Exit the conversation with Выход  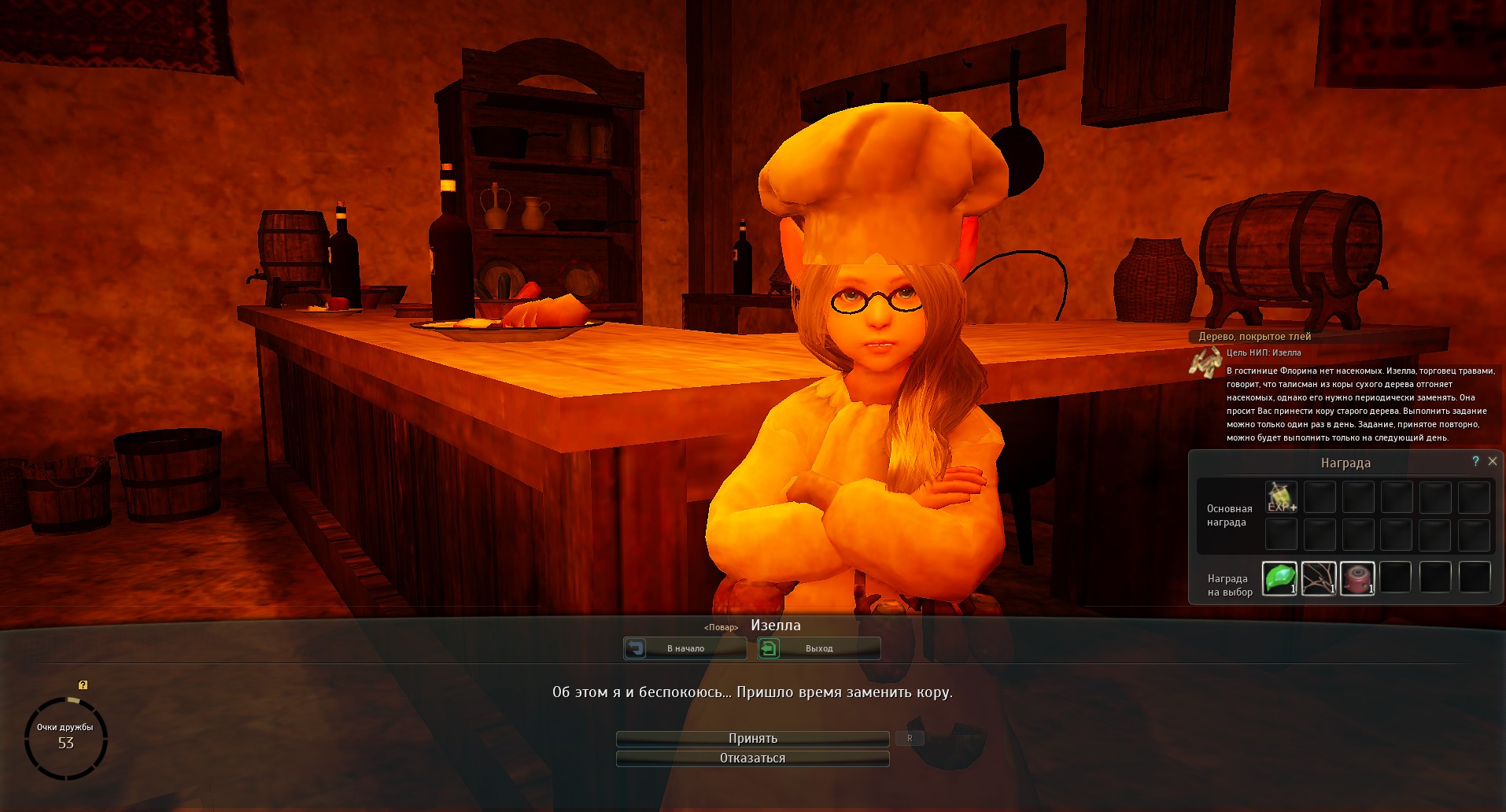point(818,648)
